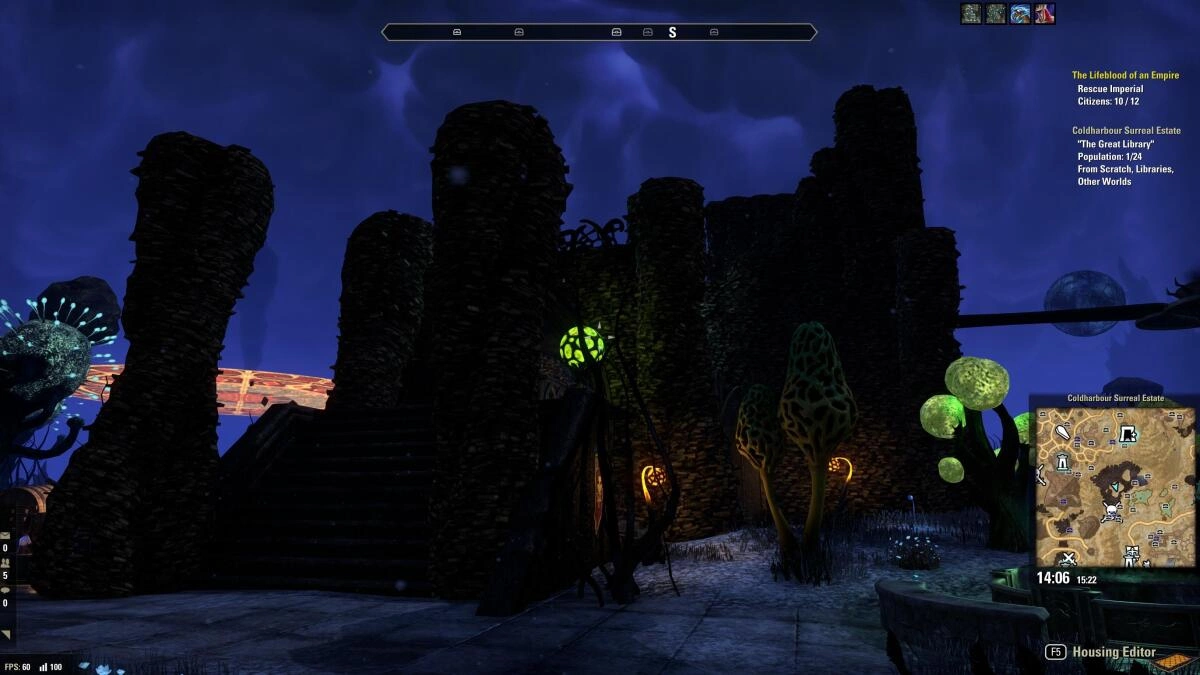
Task: Open the chat notifications bubble icon
Action: click(x=6, y=589)
